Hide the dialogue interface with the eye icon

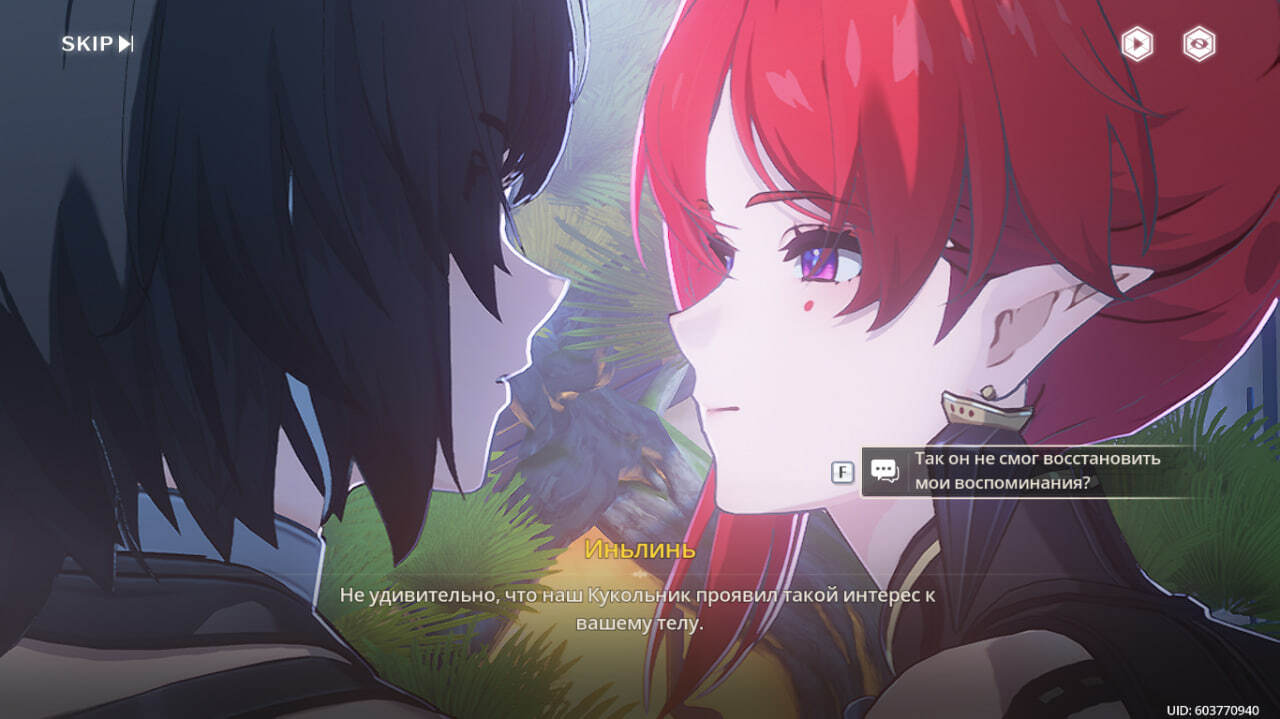coord(1199,44)
